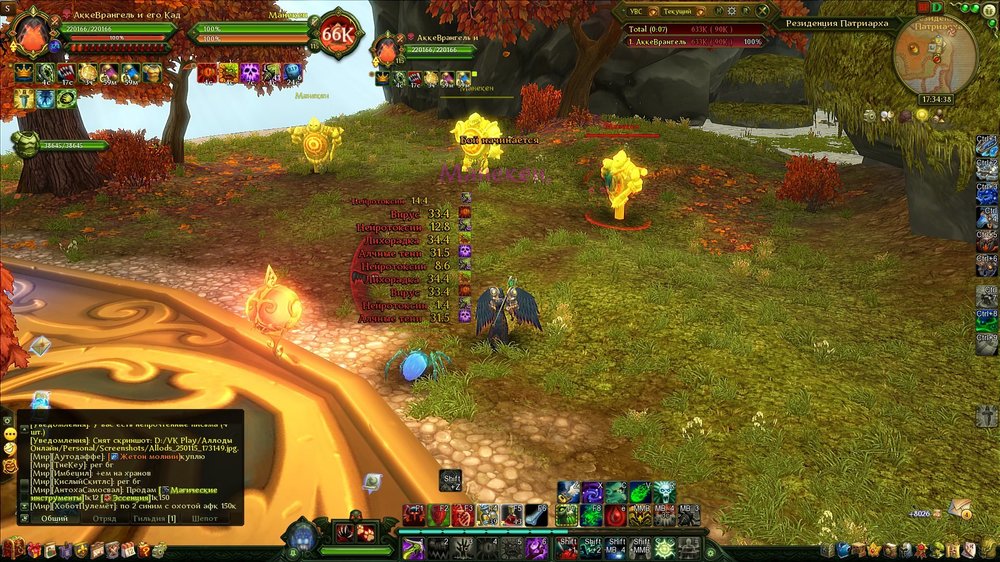The width and height of the screenshot is (1000, 562).
Task: Click the red square button near minimap
Action: tap(922, 7)
